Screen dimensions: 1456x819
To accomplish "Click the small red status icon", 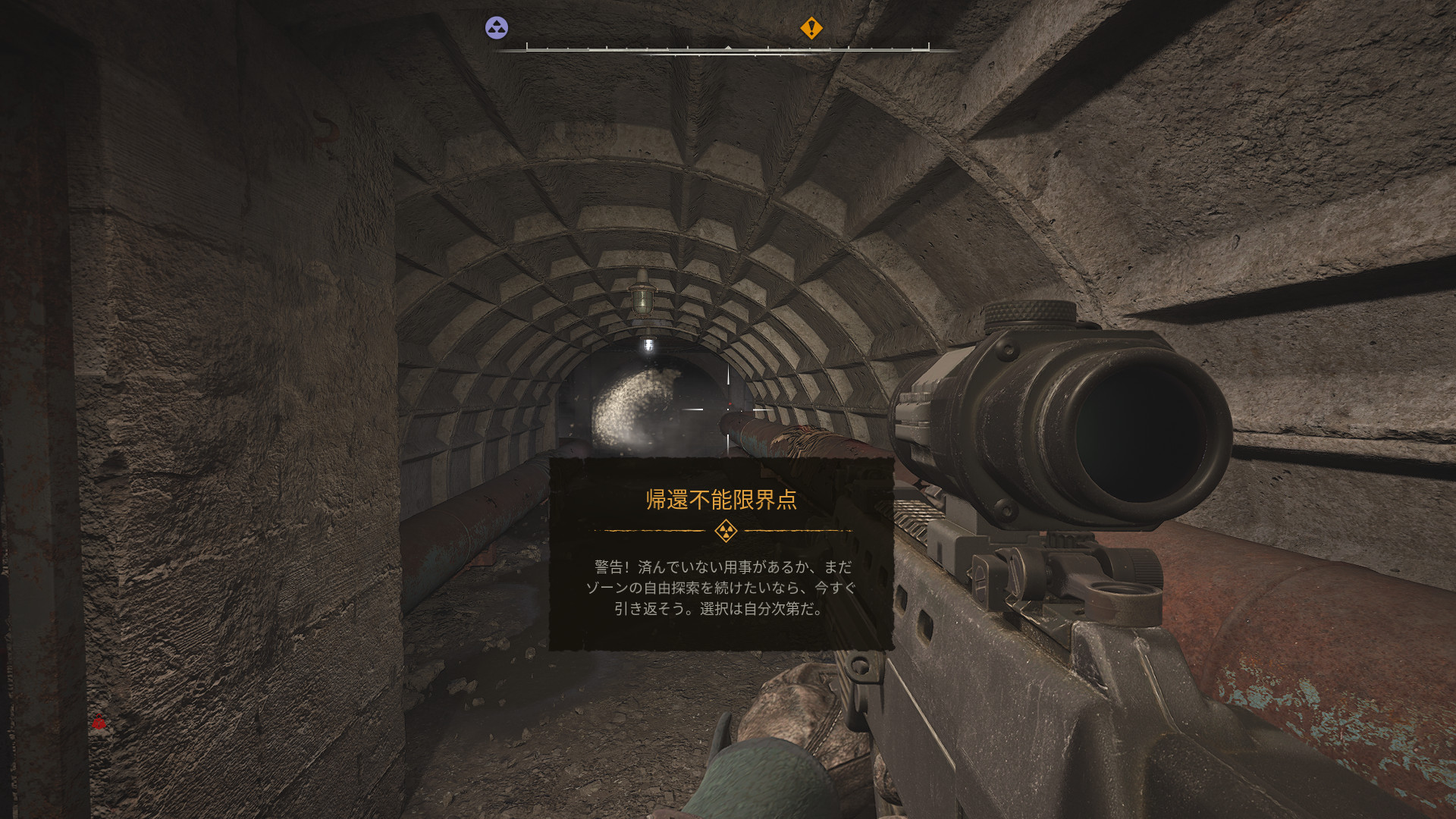I will [99, 723].
